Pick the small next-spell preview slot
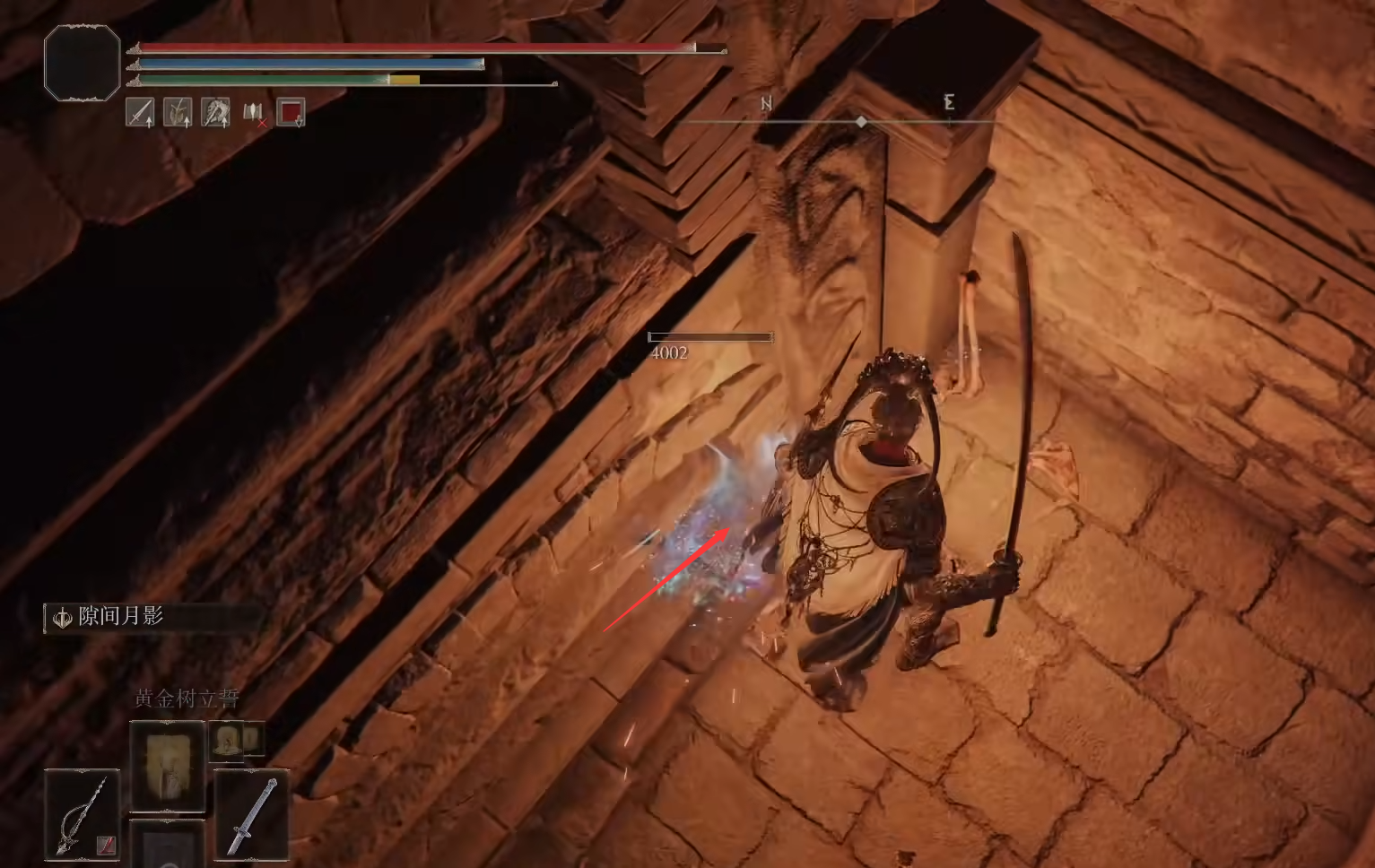Viewport: 1375px width, 868px height. click(228, 740)
